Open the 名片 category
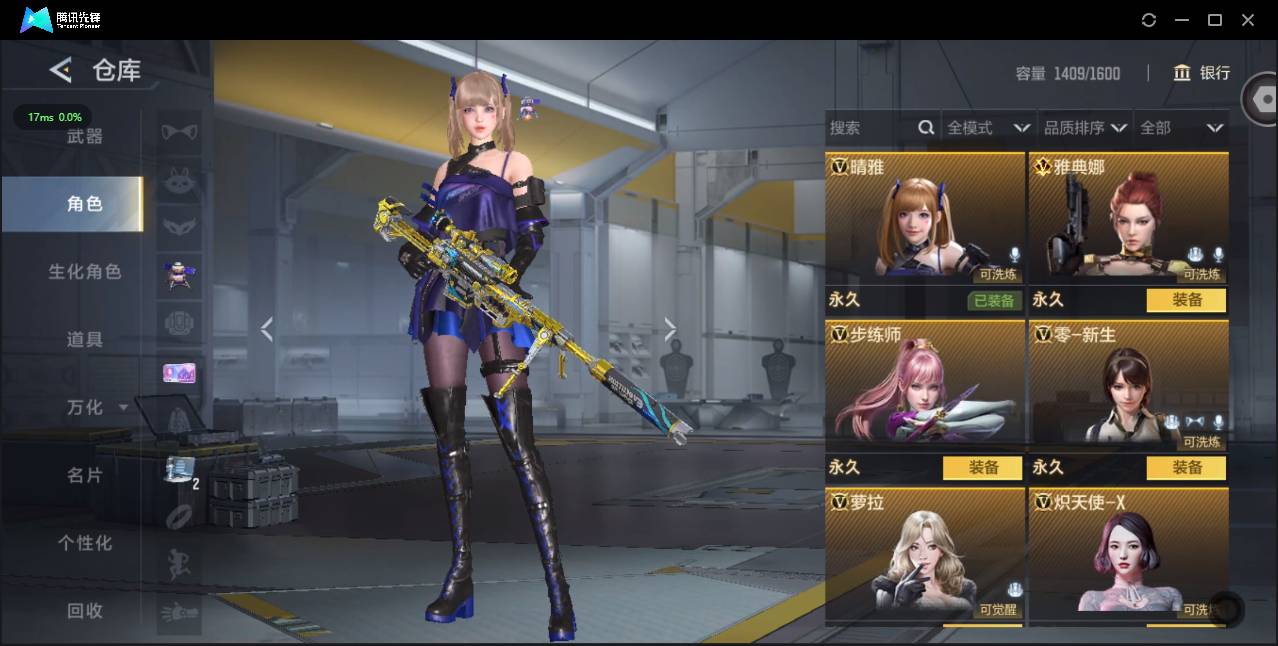 click(84, 475)
